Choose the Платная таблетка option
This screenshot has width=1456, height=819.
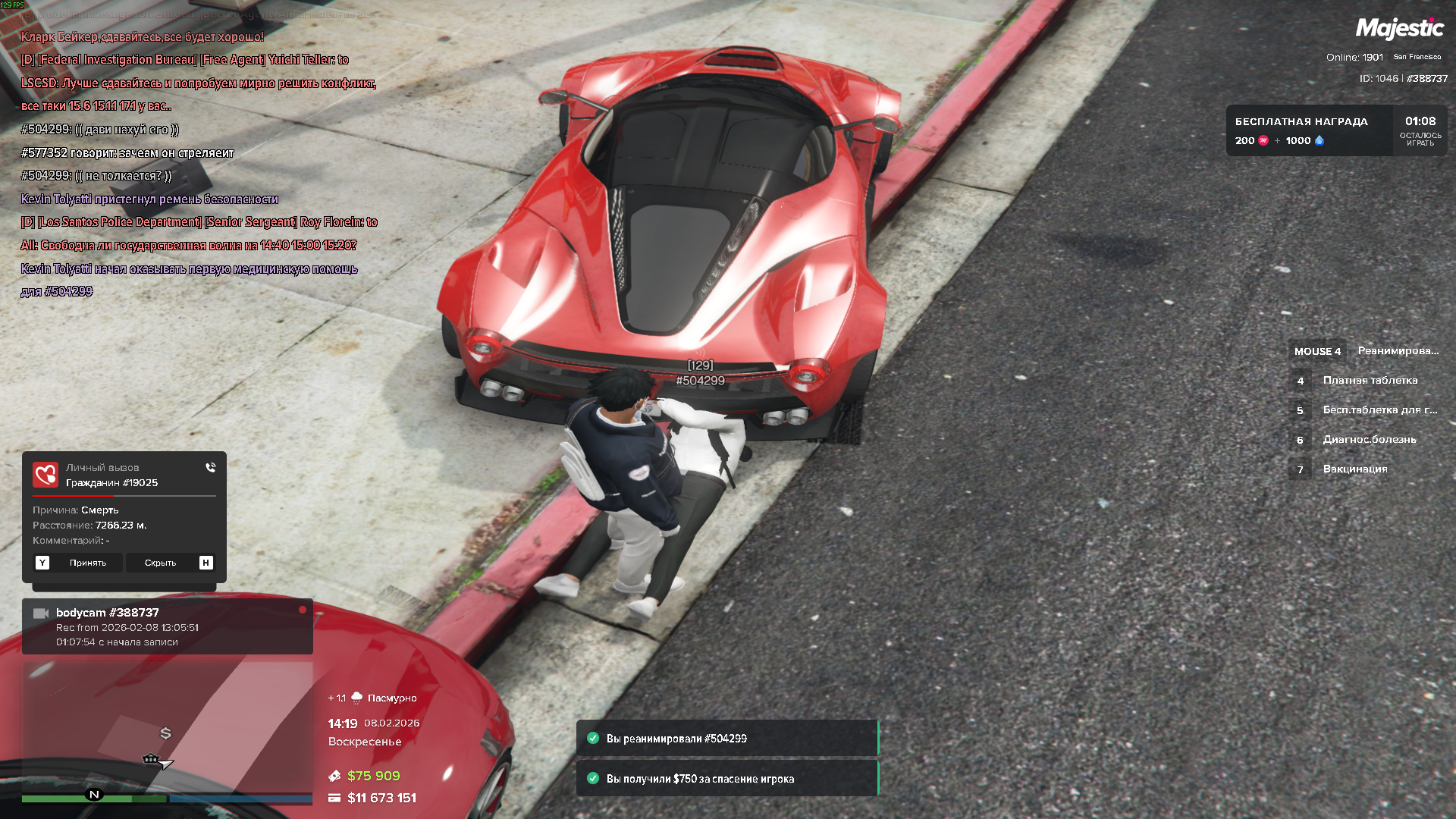coord(1370,381)
